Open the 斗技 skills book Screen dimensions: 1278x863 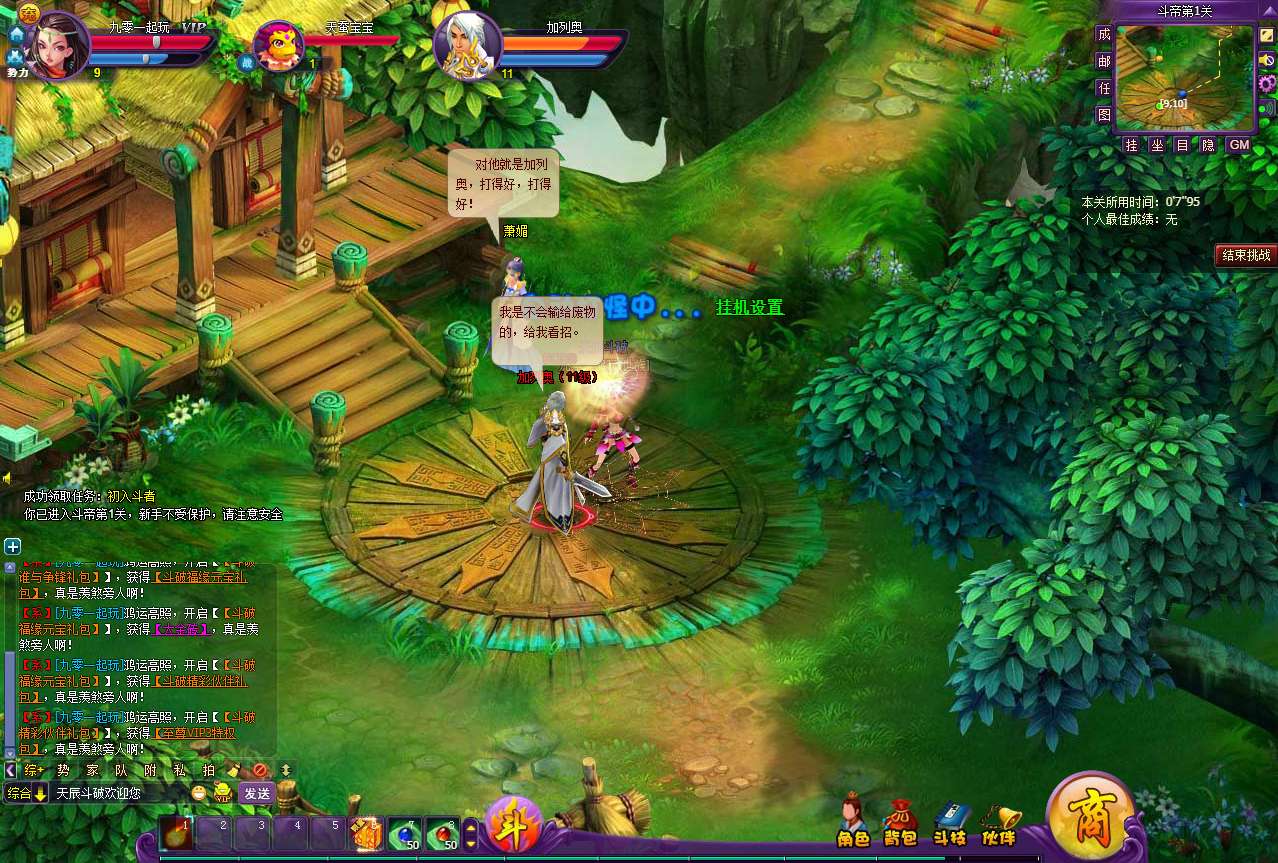(x=950, y=822)
